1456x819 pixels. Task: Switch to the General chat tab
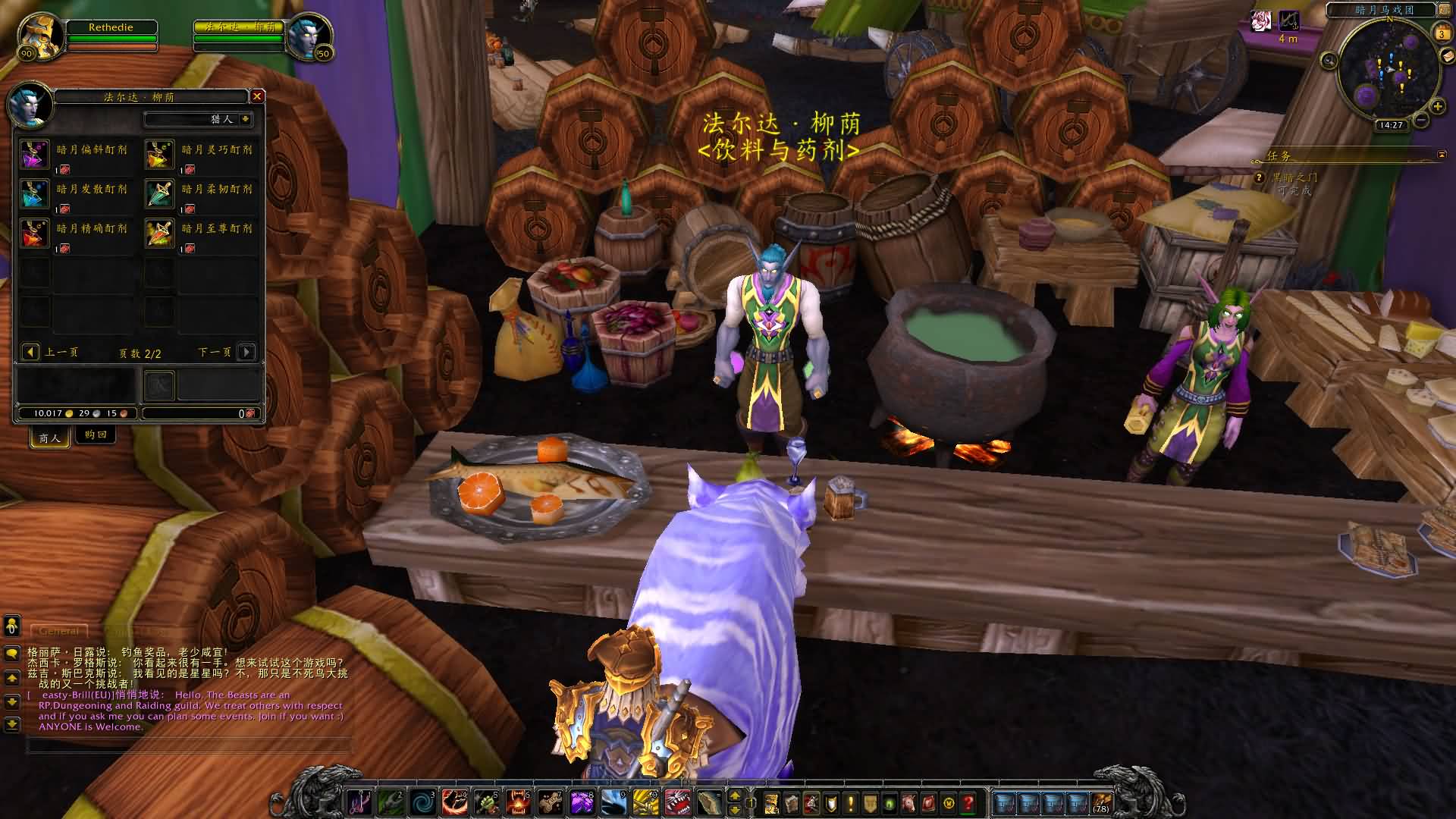click(x=58, y=631)
